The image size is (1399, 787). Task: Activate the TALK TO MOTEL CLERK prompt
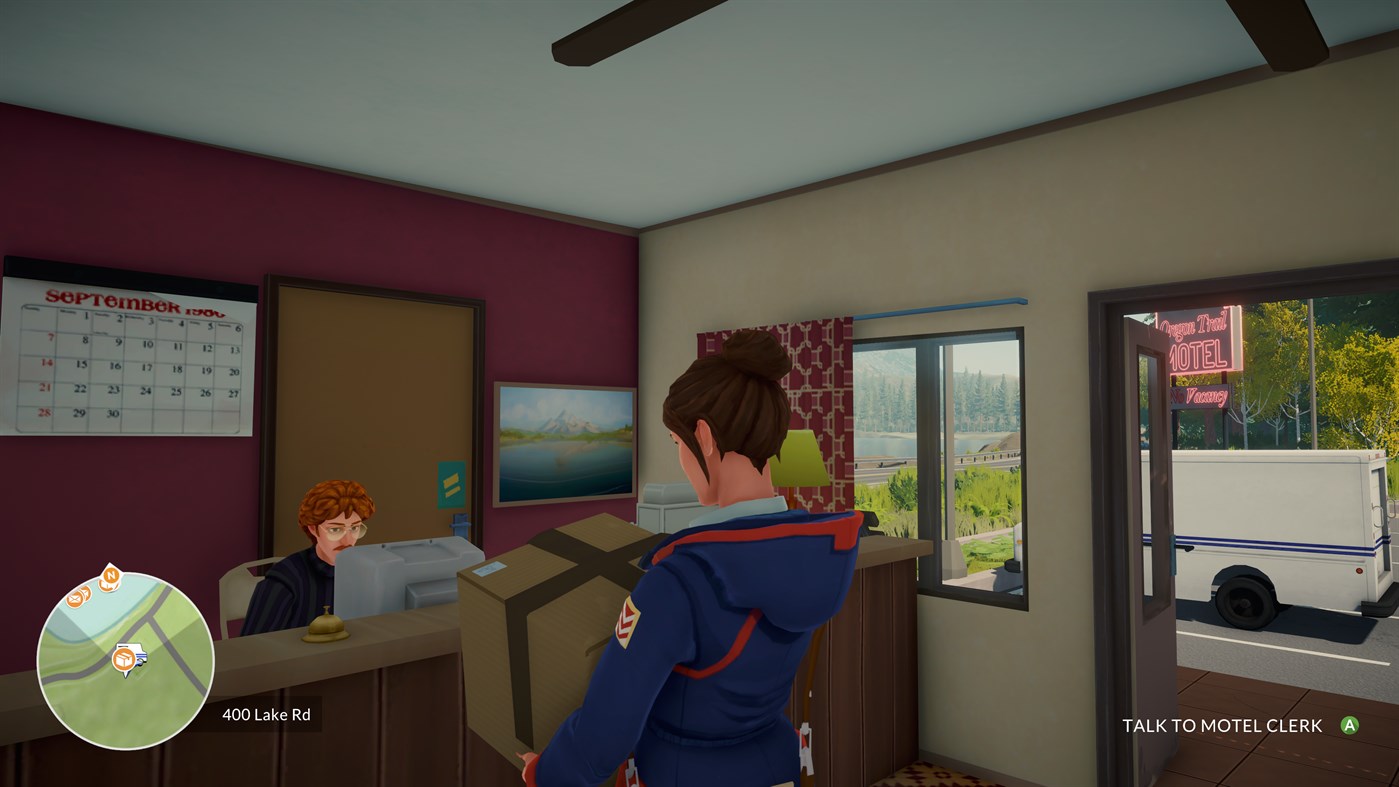pos(1223,724)
